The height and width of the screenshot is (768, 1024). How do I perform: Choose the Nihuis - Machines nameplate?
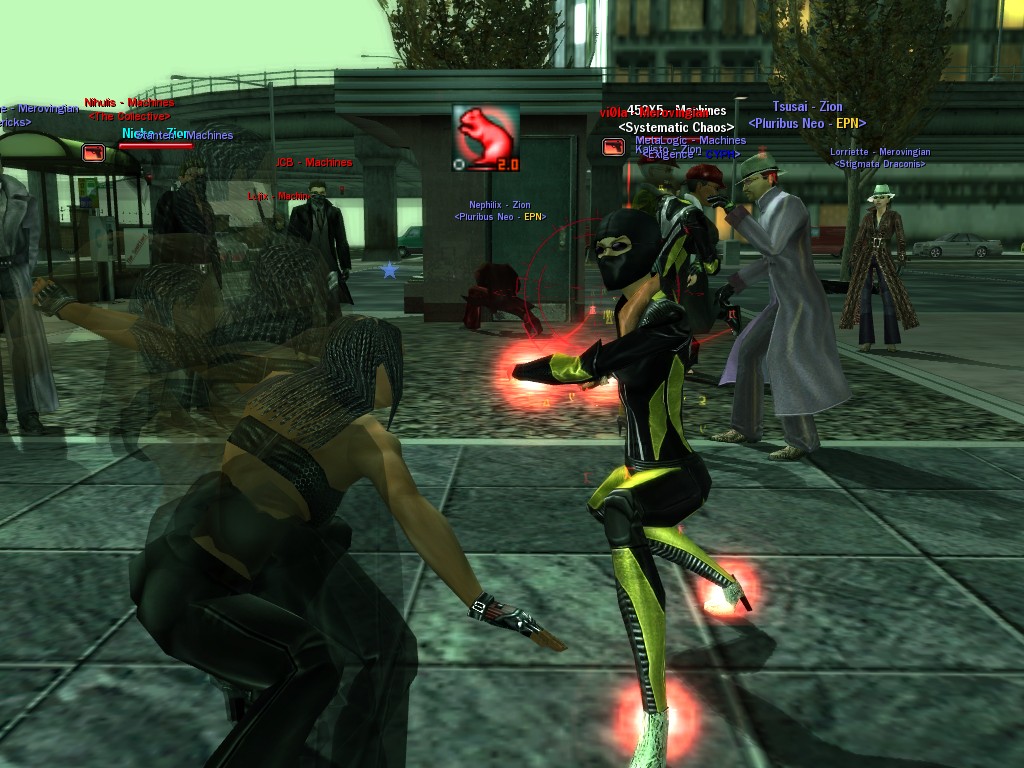(x=129, y=103)
